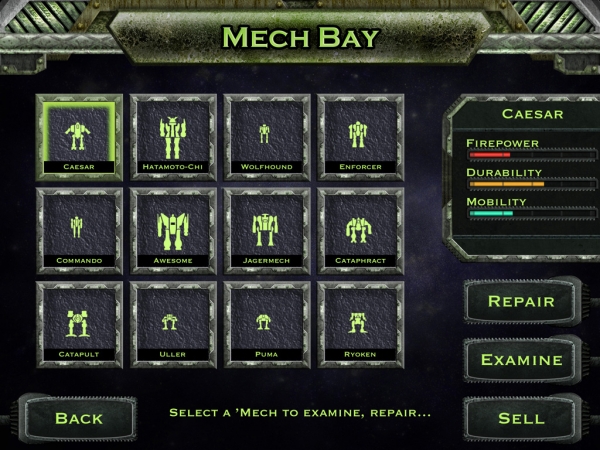Choose the Uller mech
The width and height of the screenshot is (600, 450).
pyautogui.click(x=172, y=323)
